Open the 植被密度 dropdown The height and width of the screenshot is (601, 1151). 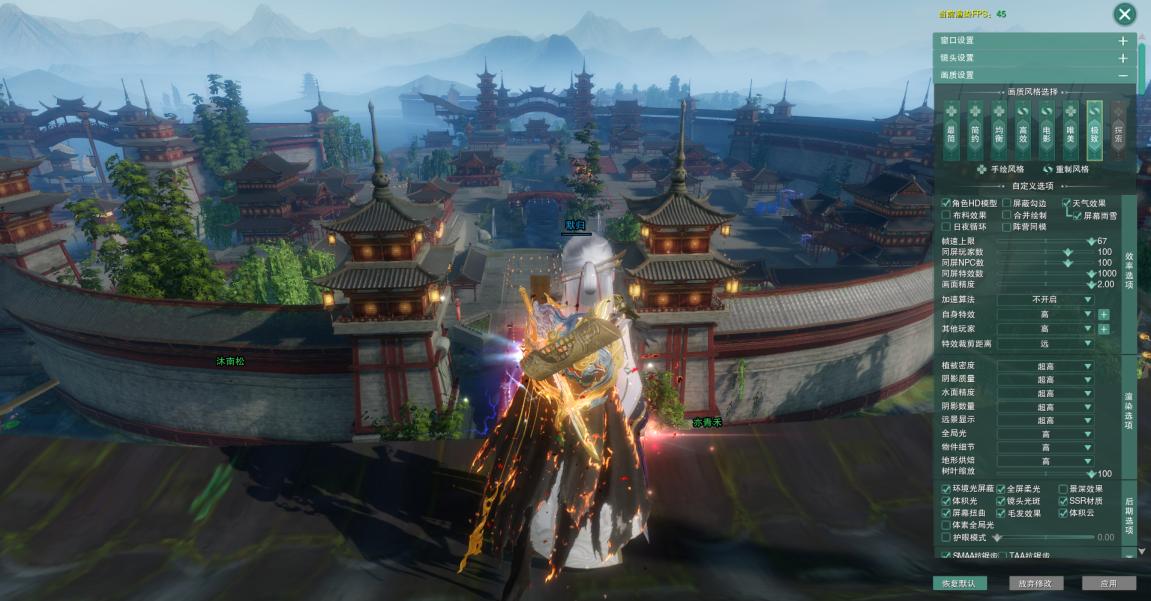tap(1060, 366)
